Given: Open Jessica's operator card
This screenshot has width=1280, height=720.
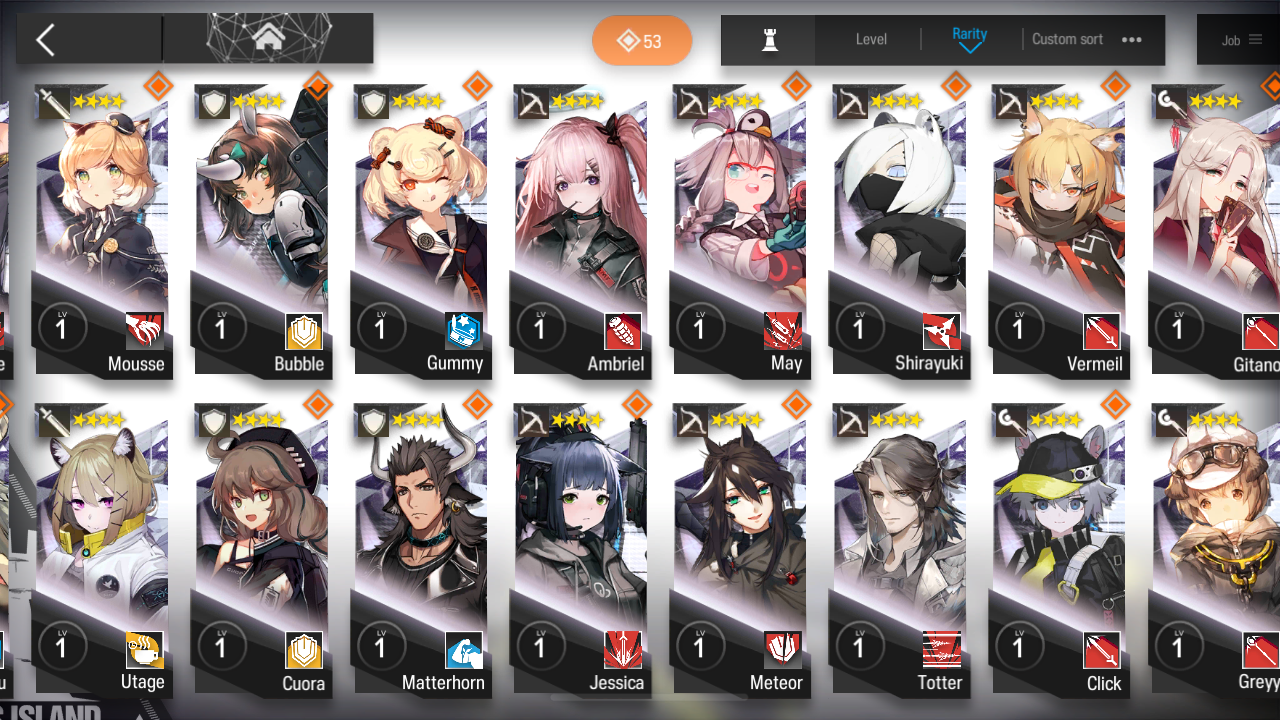Looking at the screenshot, I should coord(580,550).
